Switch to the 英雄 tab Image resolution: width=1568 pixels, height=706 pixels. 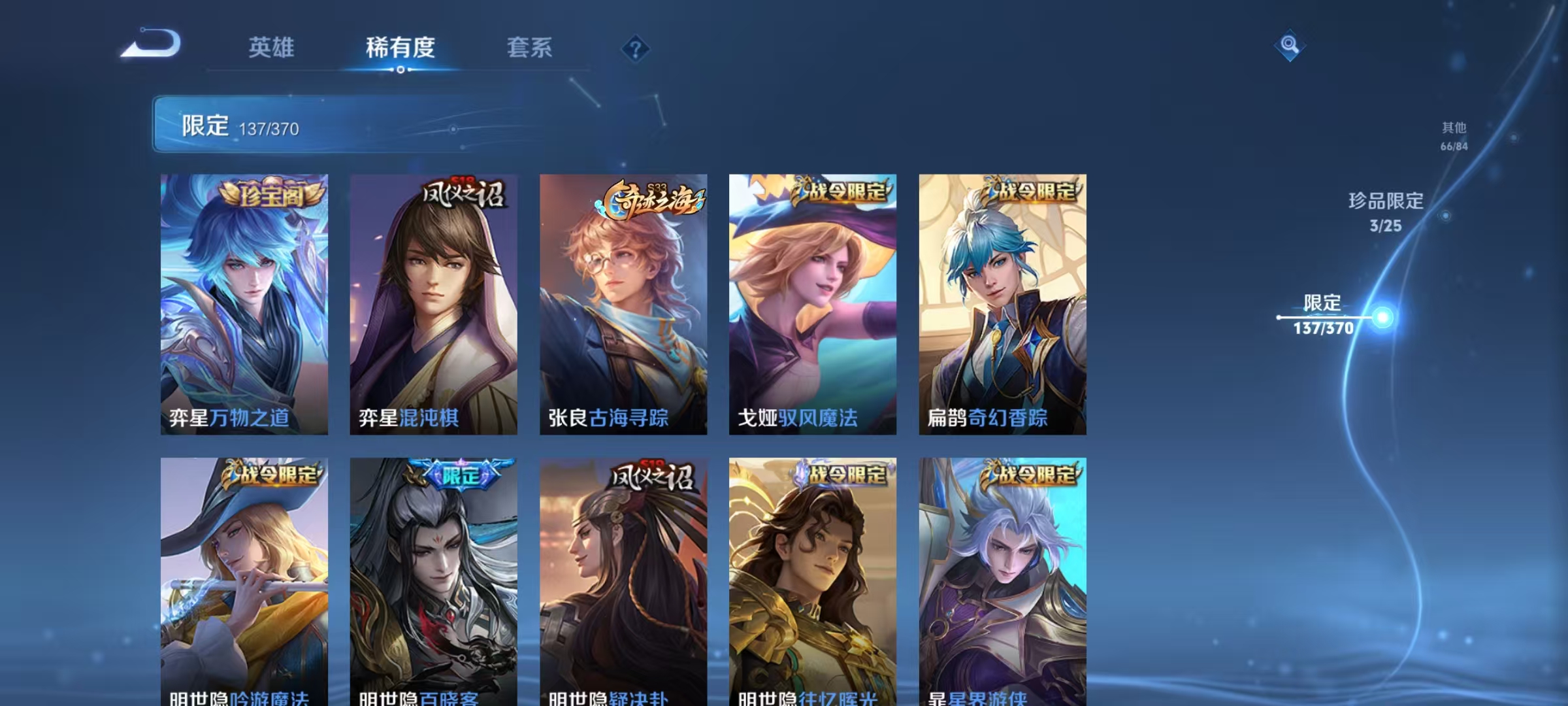[273, 46]
